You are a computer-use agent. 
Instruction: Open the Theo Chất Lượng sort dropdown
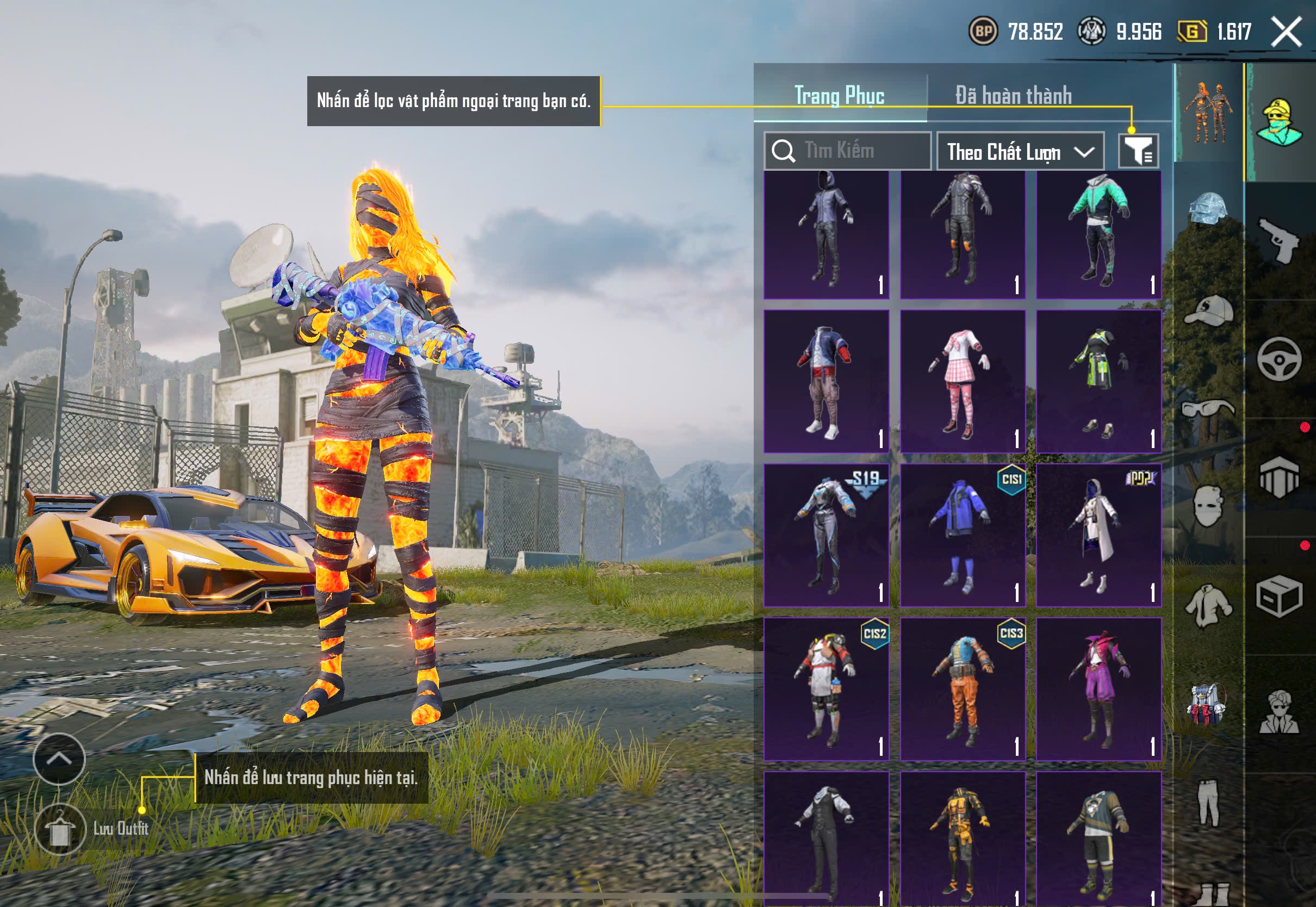pyautogui.click(x=1020, y=152)
